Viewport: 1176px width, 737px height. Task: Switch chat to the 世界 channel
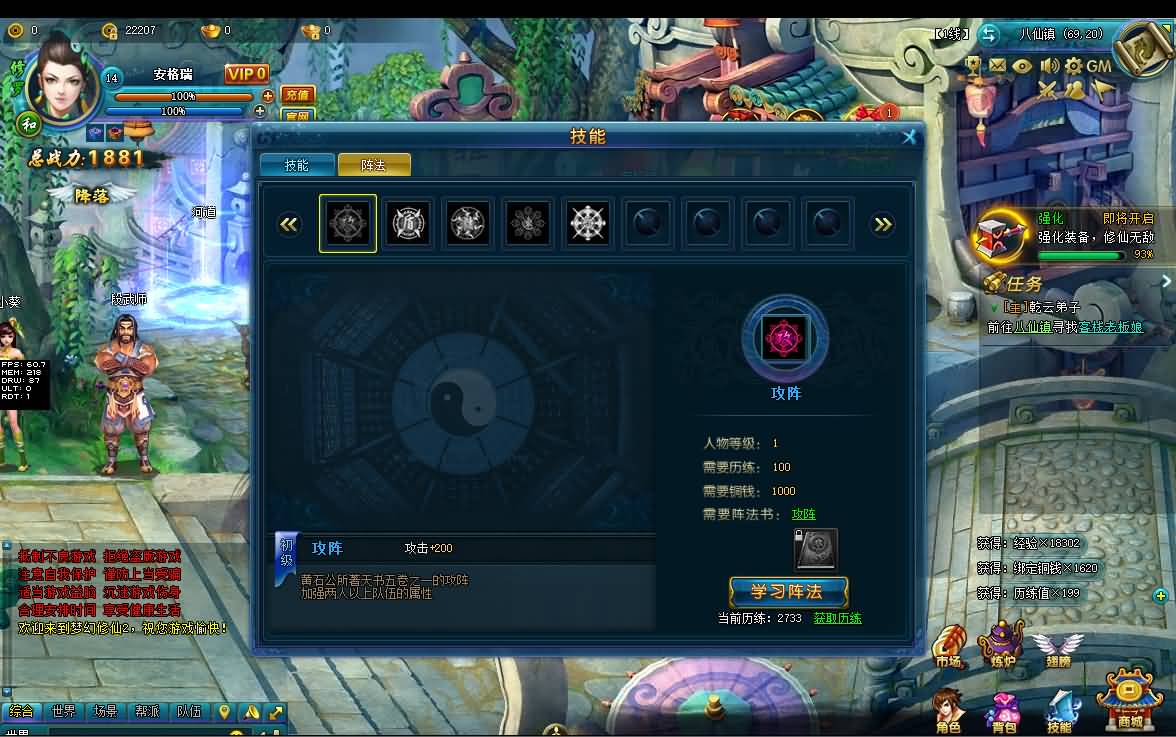pos(63,712)
